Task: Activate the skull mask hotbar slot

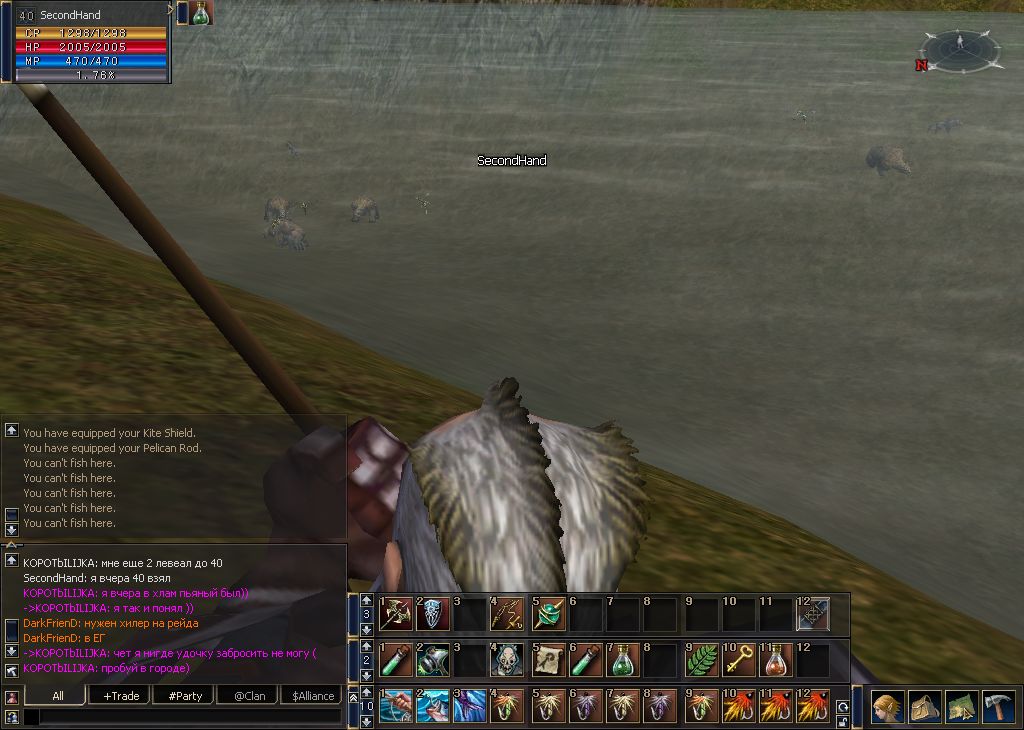Action: pyautogui.click(x=508, y=660)
